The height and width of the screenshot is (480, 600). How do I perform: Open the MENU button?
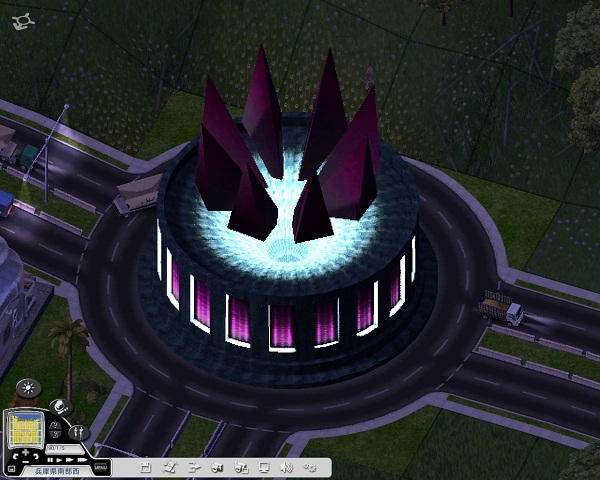100,466
